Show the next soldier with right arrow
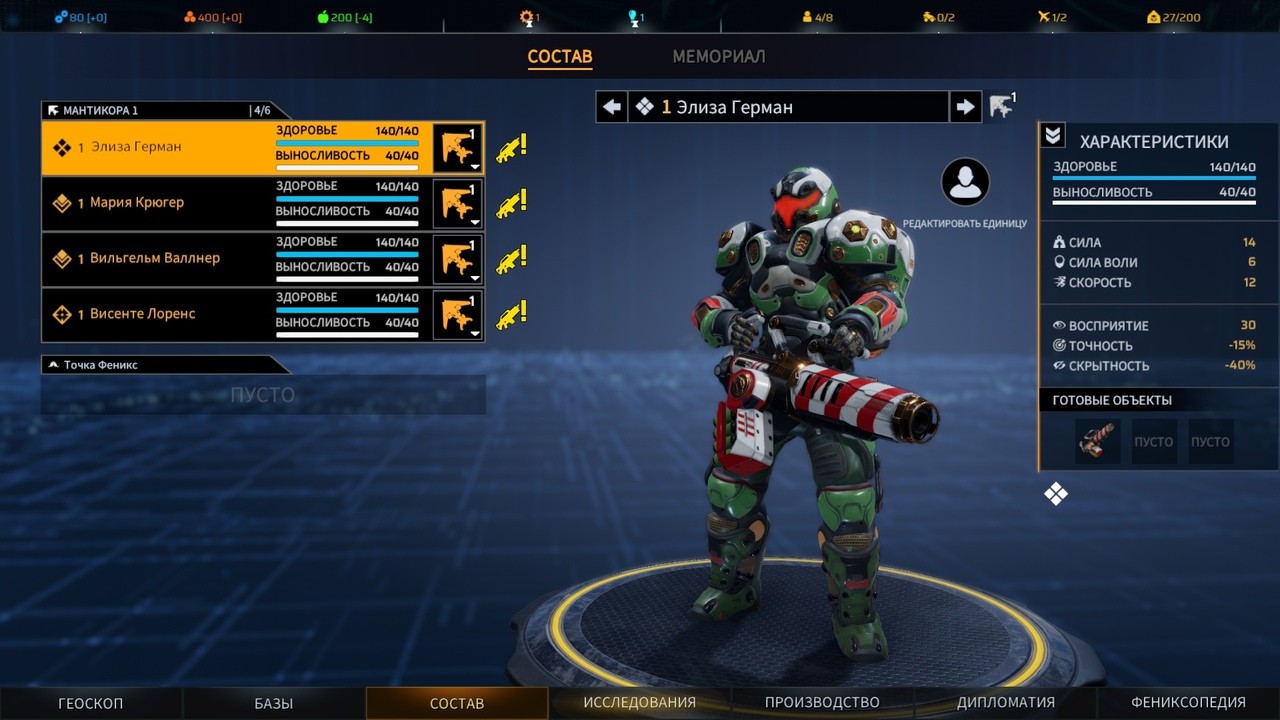The height and width of the screenshot is (720, 1280). [x=965, y=107]
